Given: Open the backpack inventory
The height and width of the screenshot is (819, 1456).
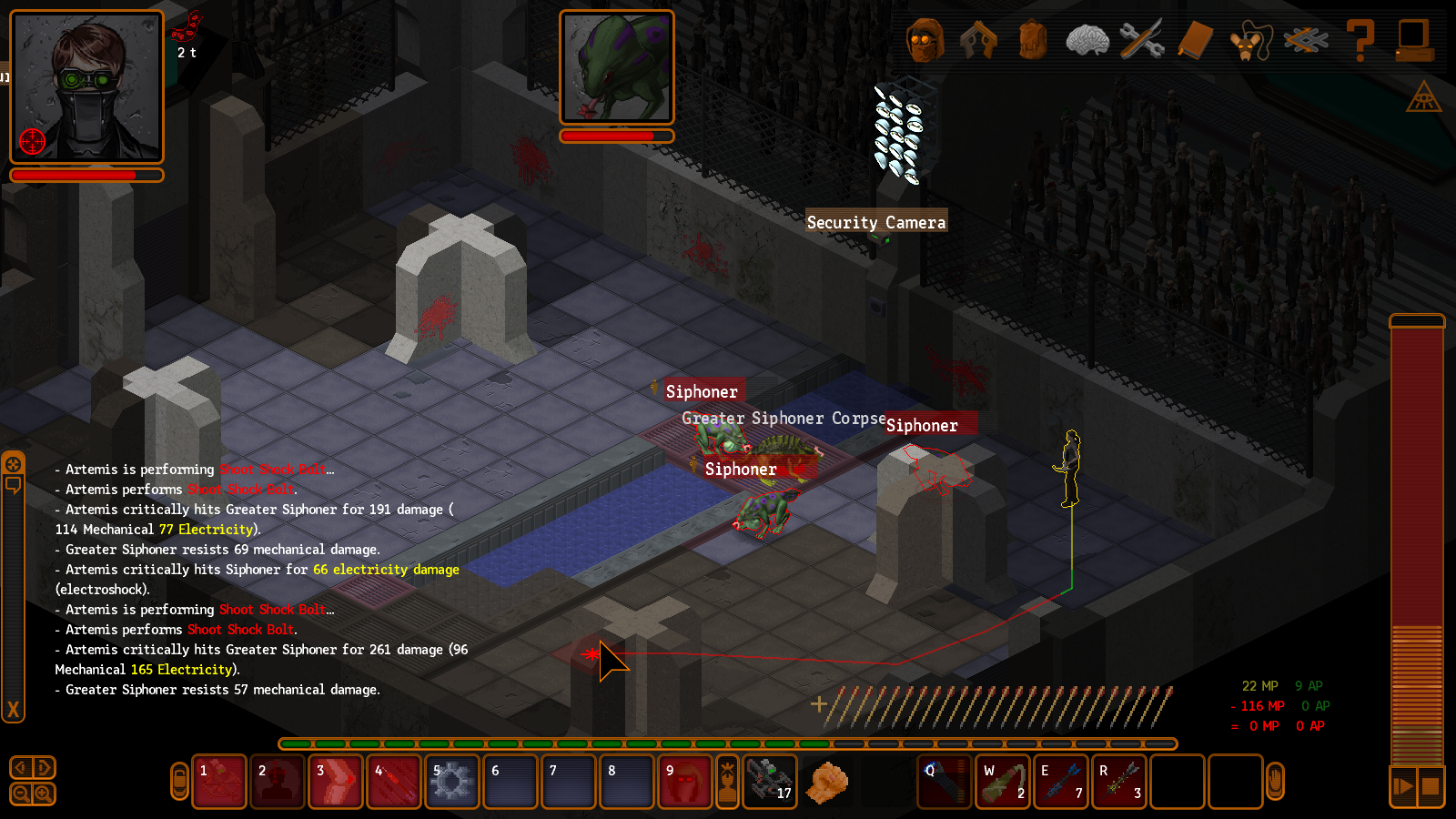Looking at the screenshot, I should [x=1033, y=41].
